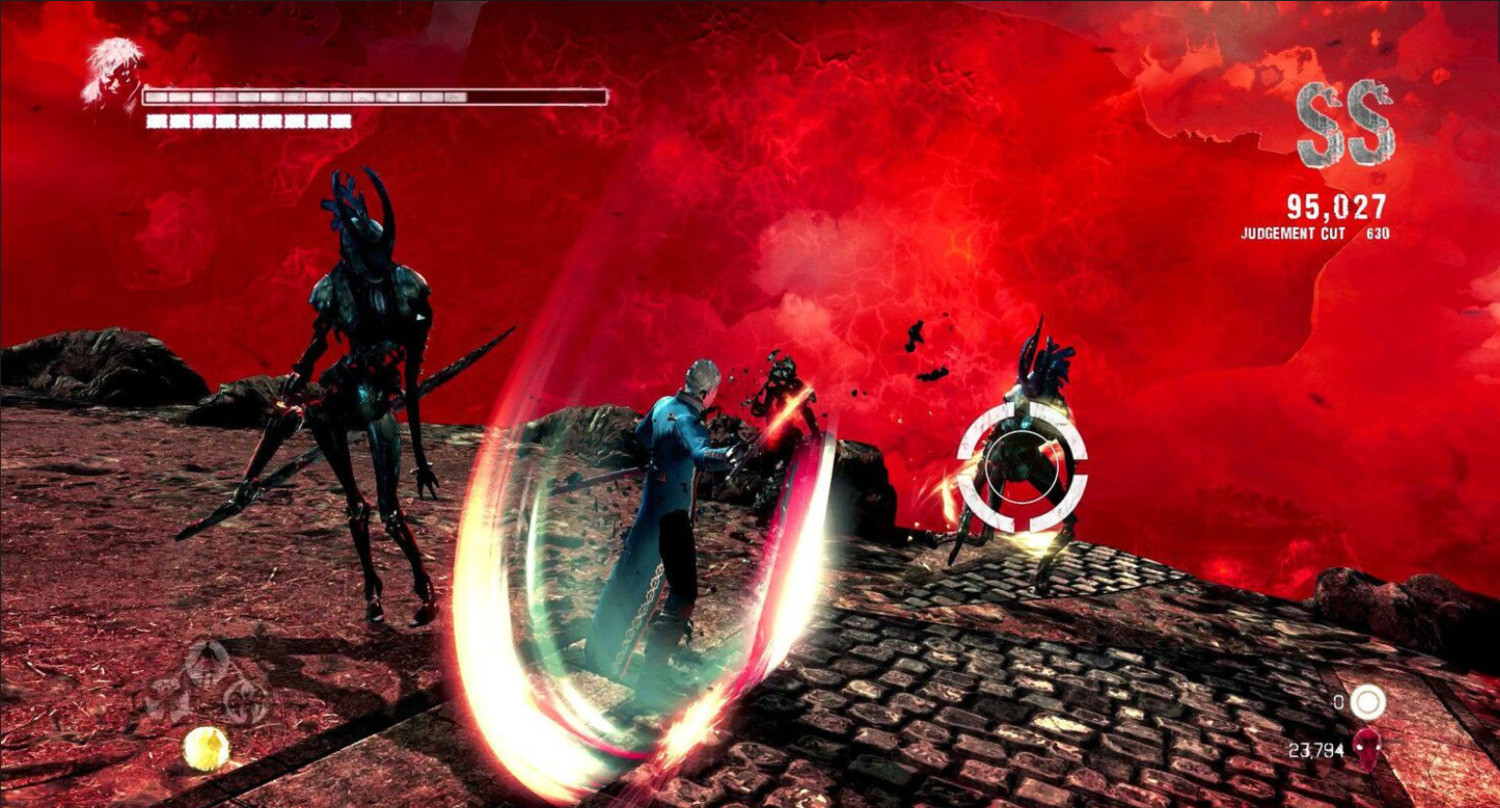Click the red skull orb icon
This screenshot has height=808, width=1500.
click(x=1366, y=747)
